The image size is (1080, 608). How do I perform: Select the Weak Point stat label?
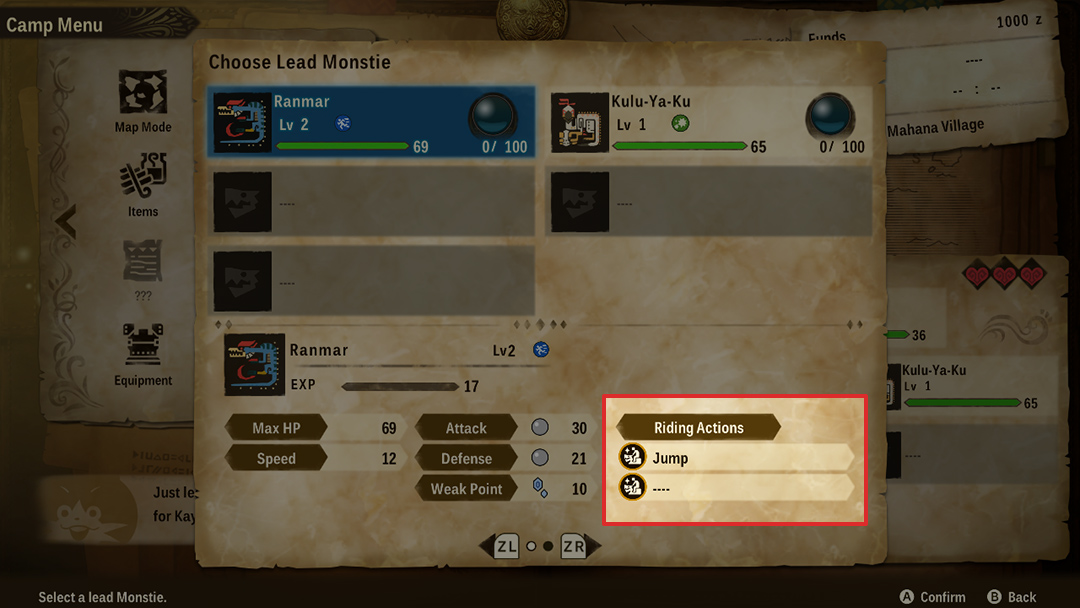pyautogui.click(x=466, y=489)
